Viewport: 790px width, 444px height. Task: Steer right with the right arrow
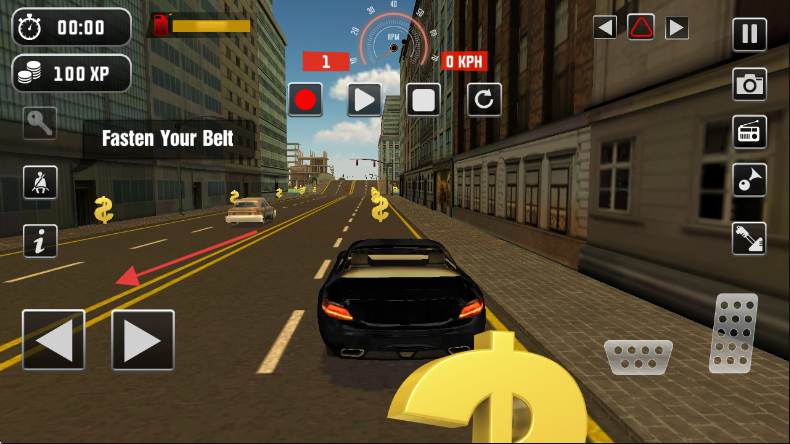click(x=142, y=340)
